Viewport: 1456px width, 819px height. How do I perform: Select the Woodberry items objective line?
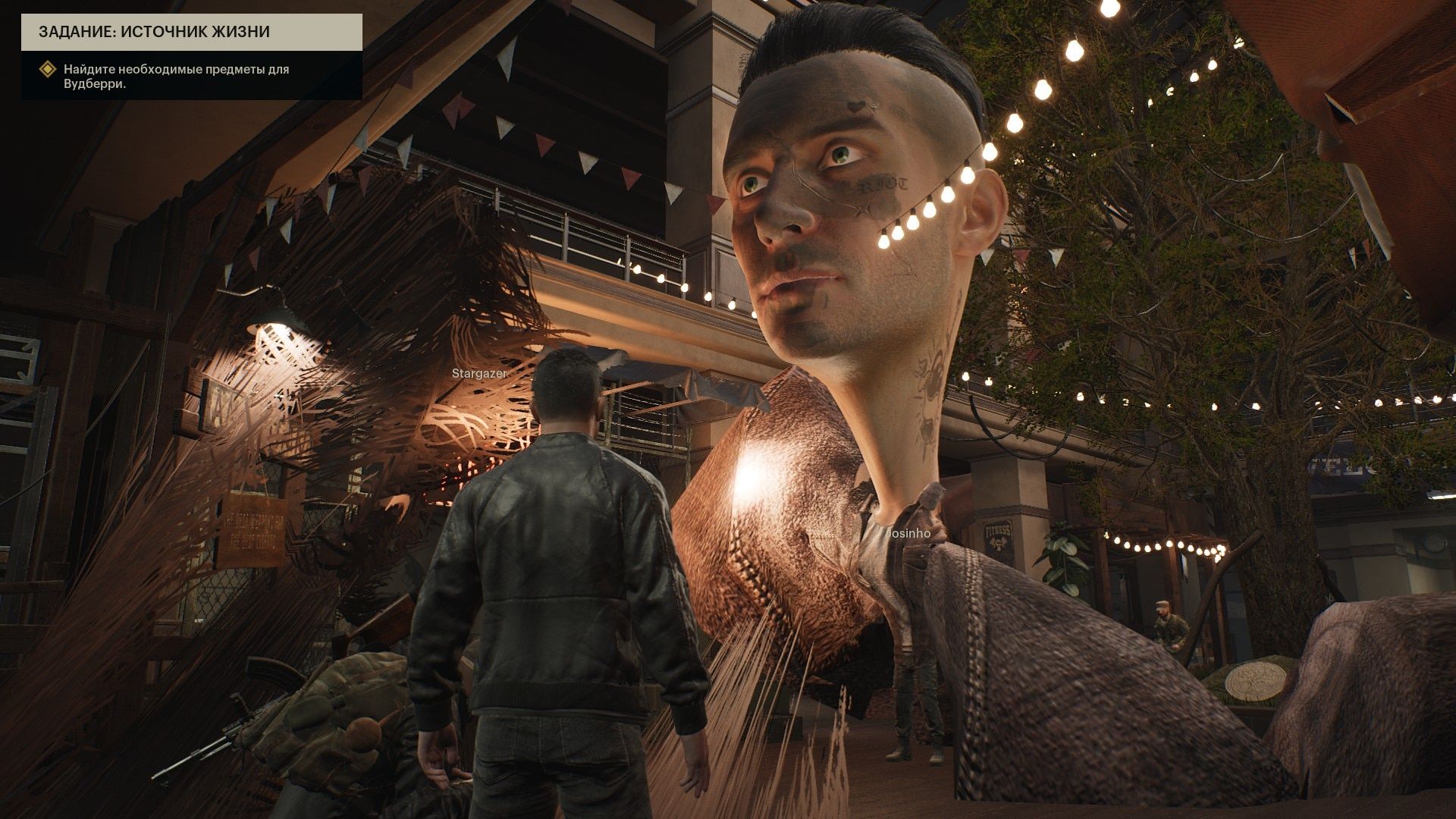[176, 77]
